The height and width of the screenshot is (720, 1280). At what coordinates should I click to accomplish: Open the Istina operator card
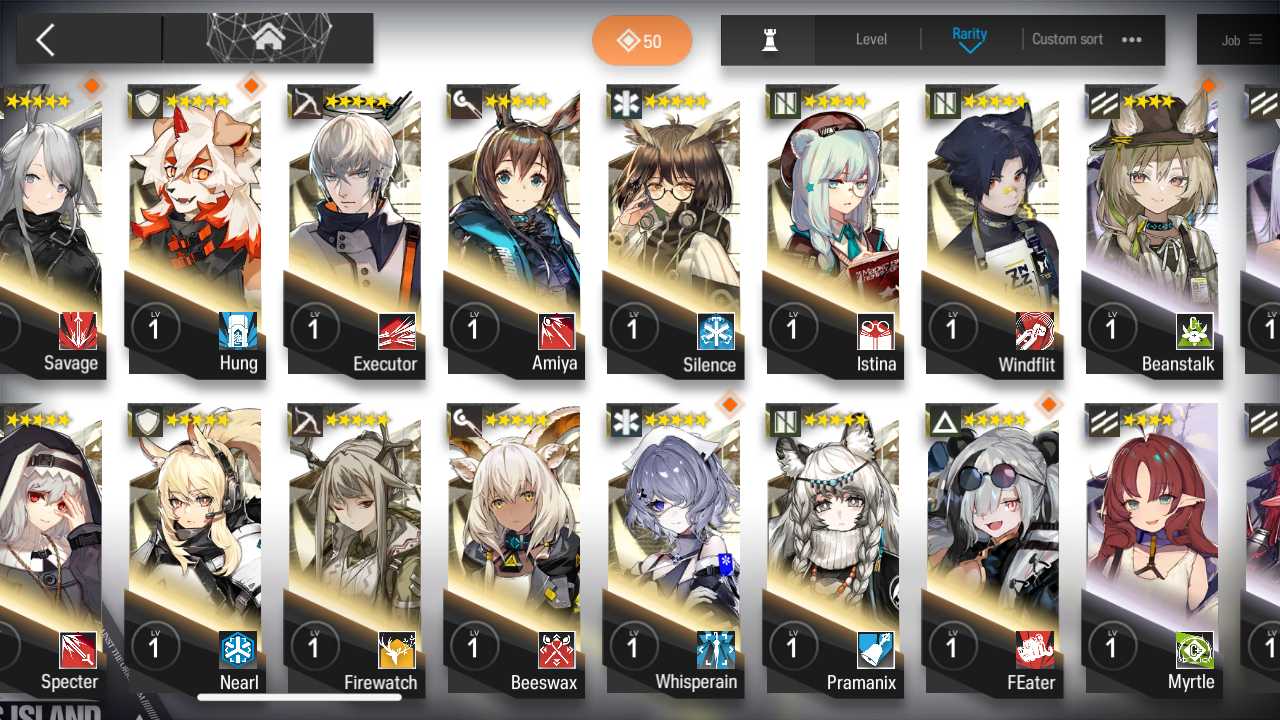[x=832, y=230]
